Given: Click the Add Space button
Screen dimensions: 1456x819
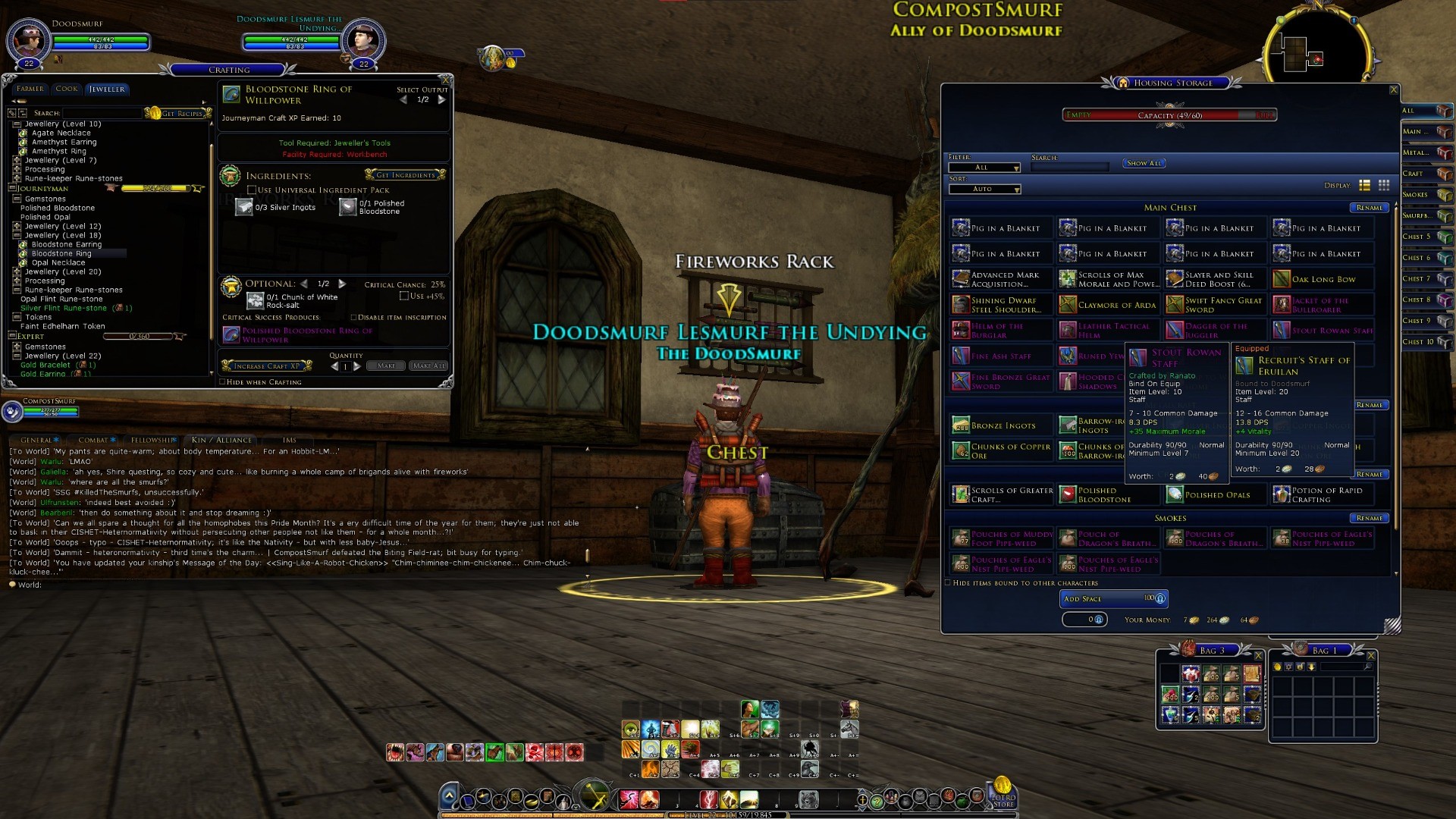Looking at the screenshot, I should pos(1113,599).
